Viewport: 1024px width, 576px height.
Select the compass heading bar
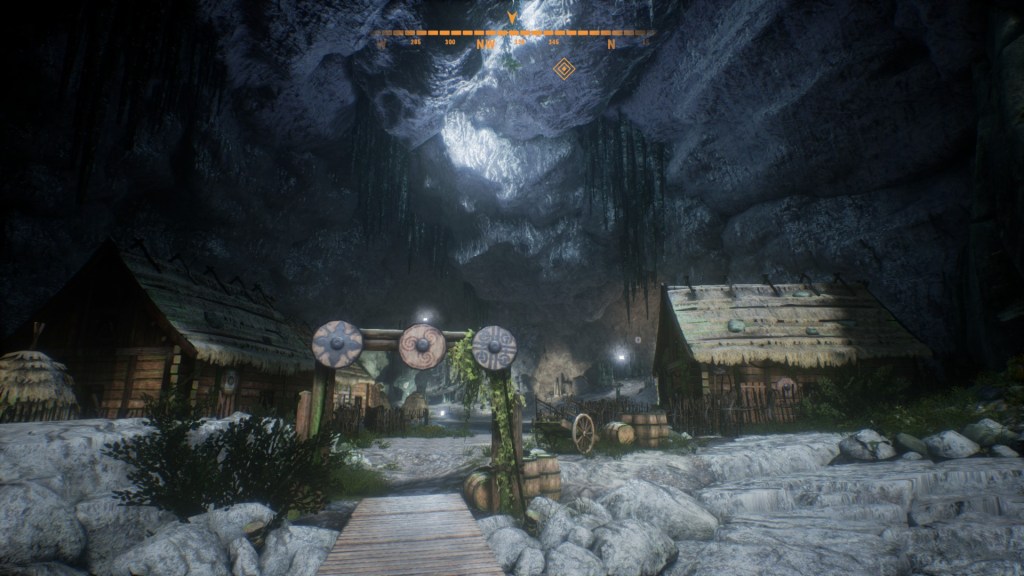[512, 34]
